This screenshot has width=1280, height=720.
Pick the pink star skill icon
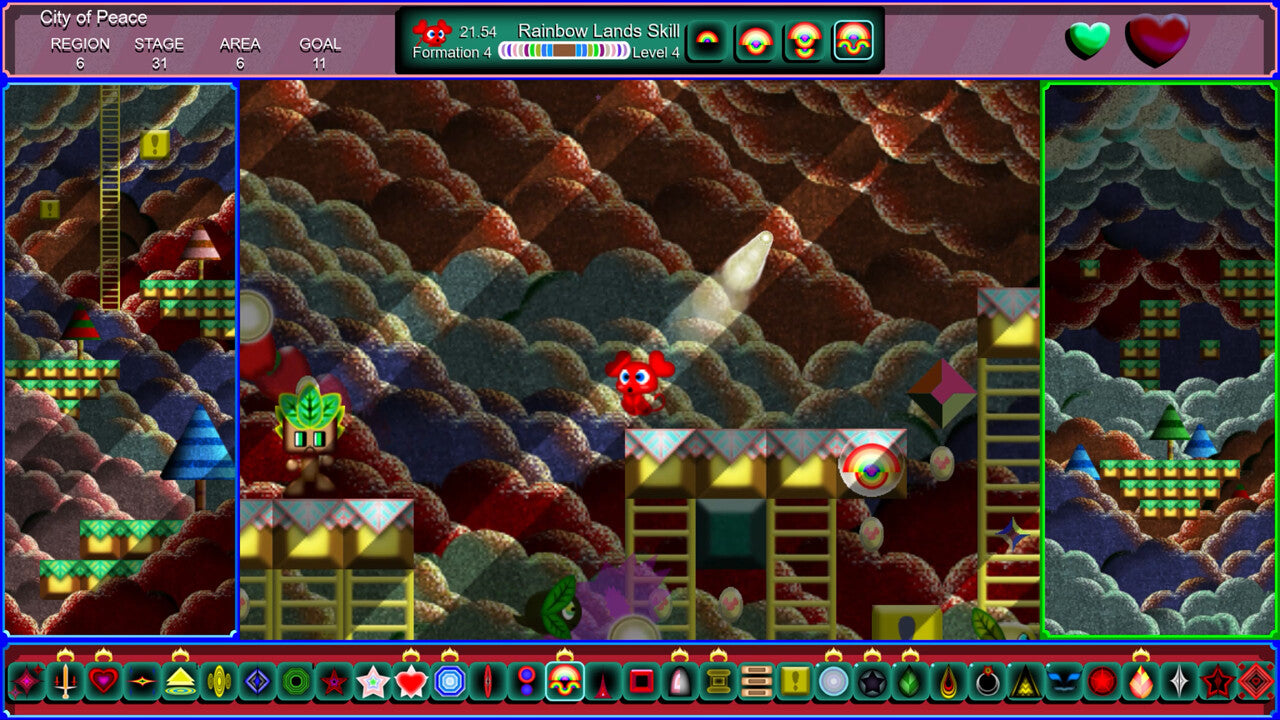pyautogui.click(x=372, y=682)
